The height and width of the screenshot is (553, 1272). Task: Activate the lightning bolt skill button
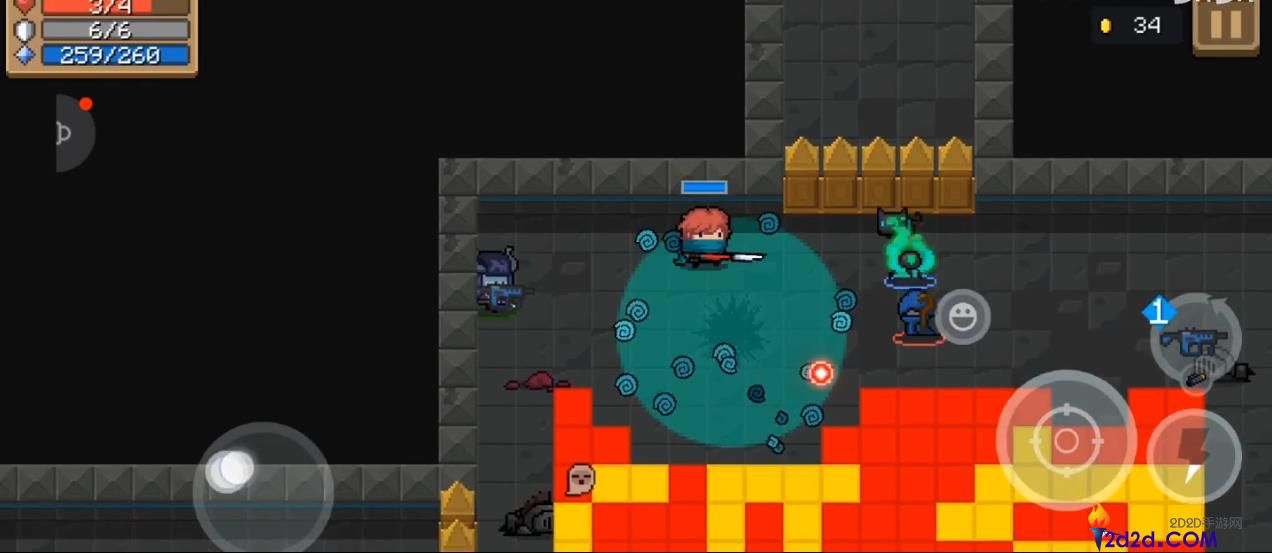pyautogui.click(x=1193, y=456)
